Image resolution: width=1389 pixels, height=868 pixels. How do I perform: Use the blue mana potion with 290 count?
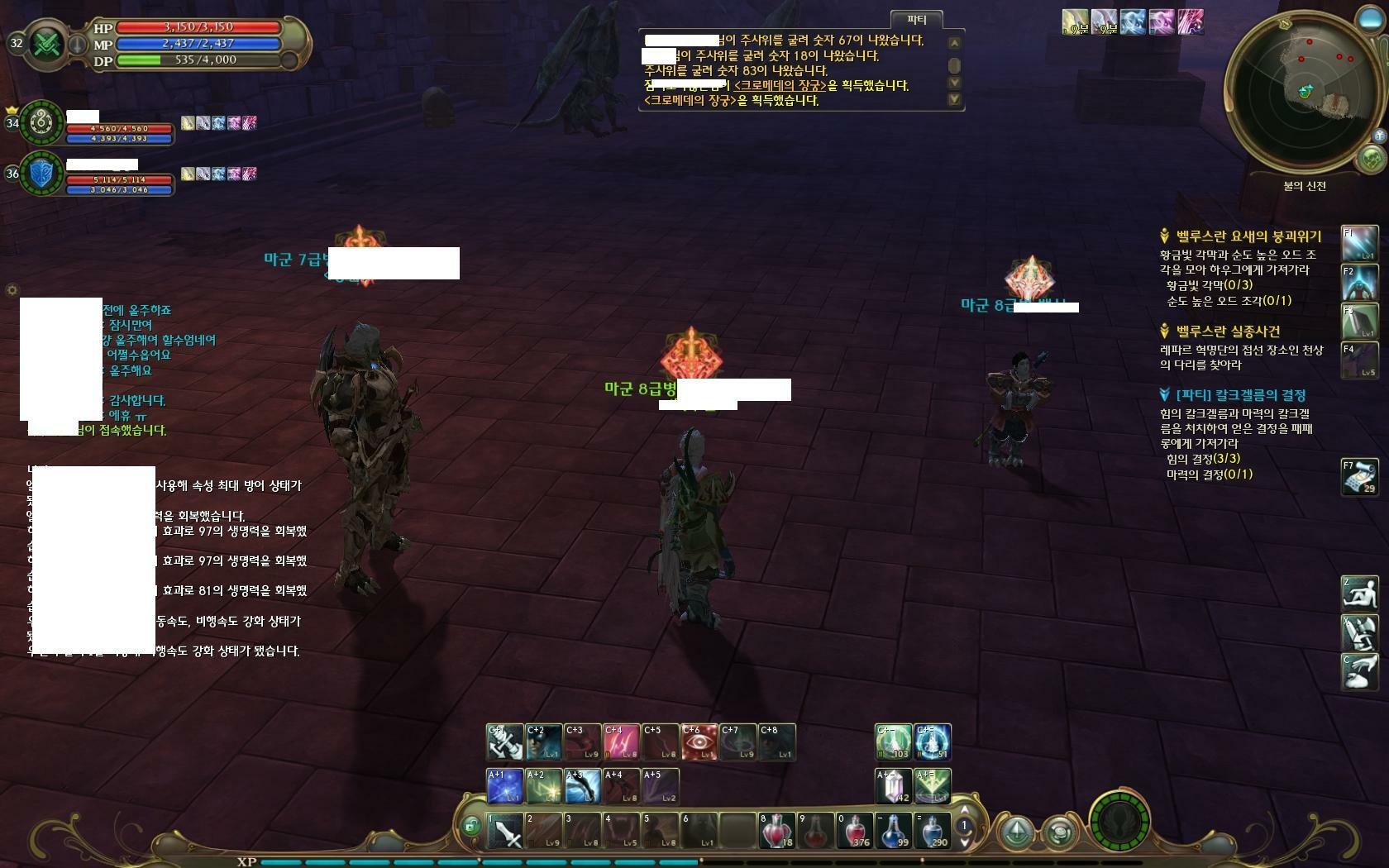click(932, 831)
